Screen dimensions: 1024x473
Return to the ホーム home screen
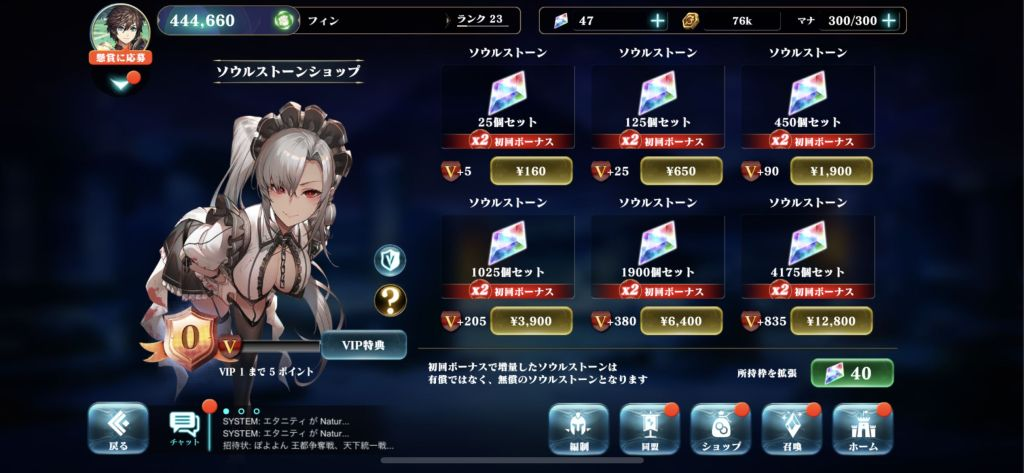pyautogui.click(x=862, y=429)
